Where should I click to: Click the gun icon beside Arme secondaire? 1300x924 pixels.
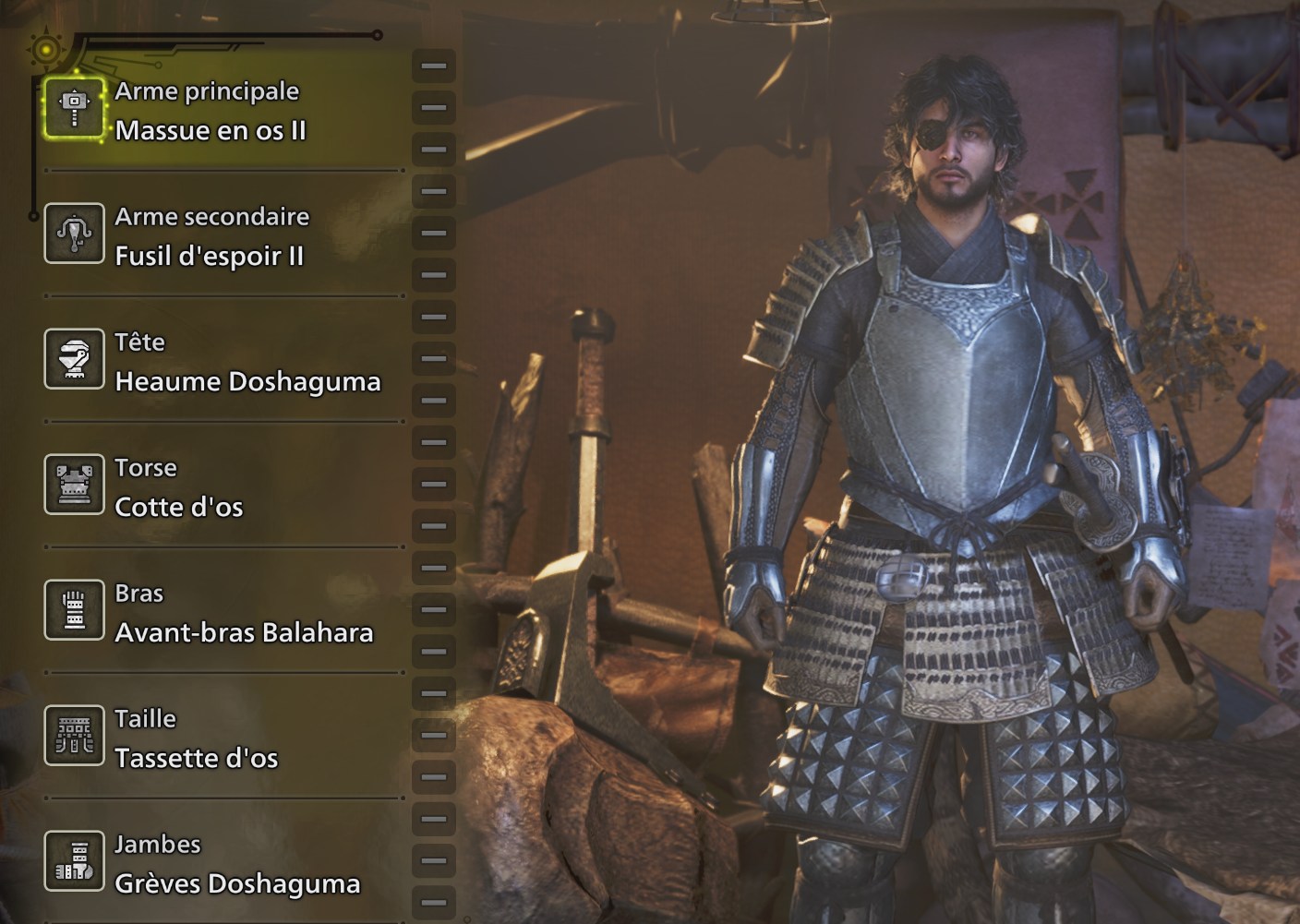(74, 234)
